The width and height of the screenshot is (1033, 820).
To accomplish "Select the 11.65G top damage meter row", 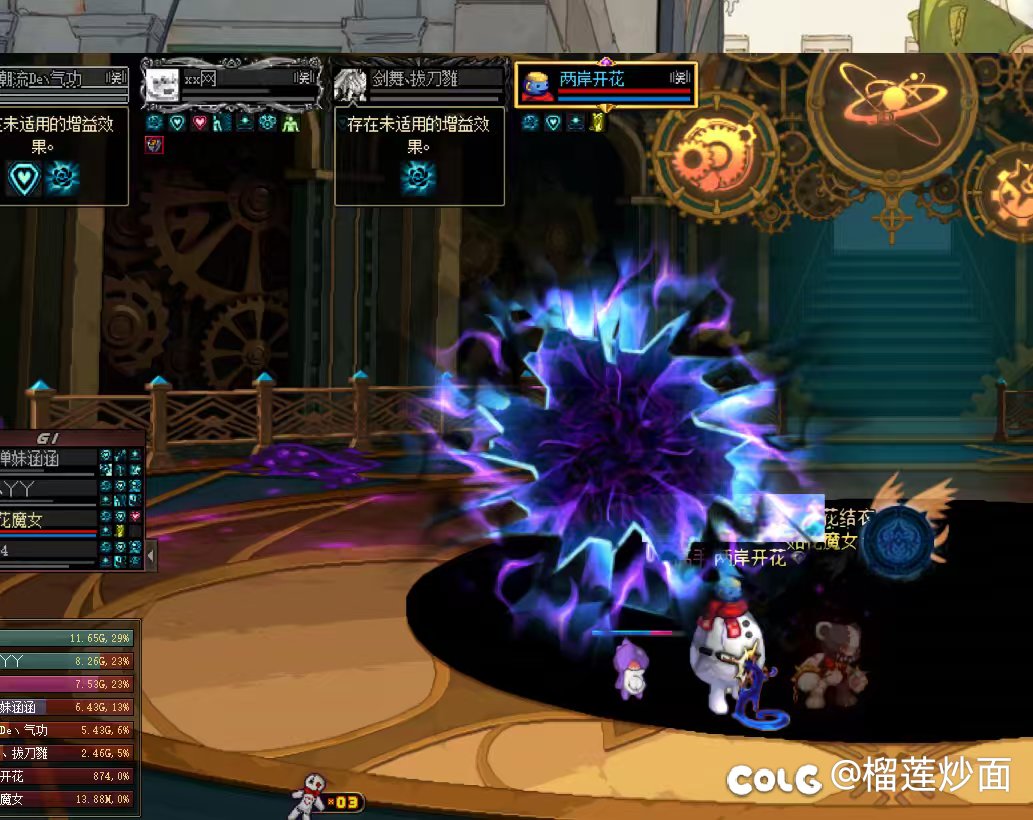I will tap(68, 638).
